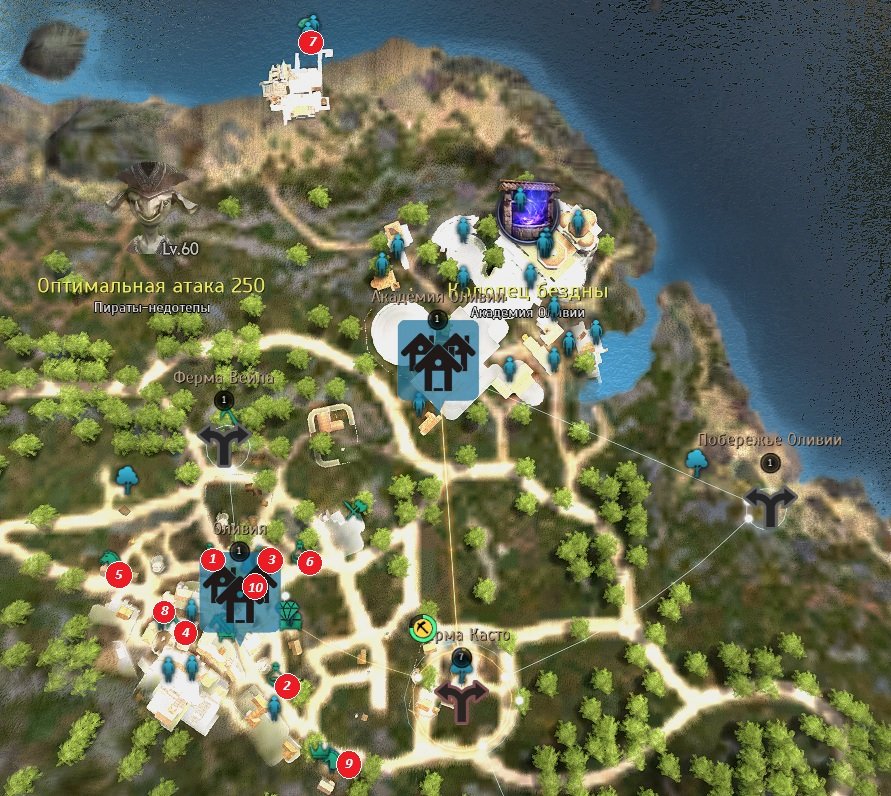Select the blue tree icon near Olvia Coast
This screenshot has height=796, width=891.
pos(697,460)
